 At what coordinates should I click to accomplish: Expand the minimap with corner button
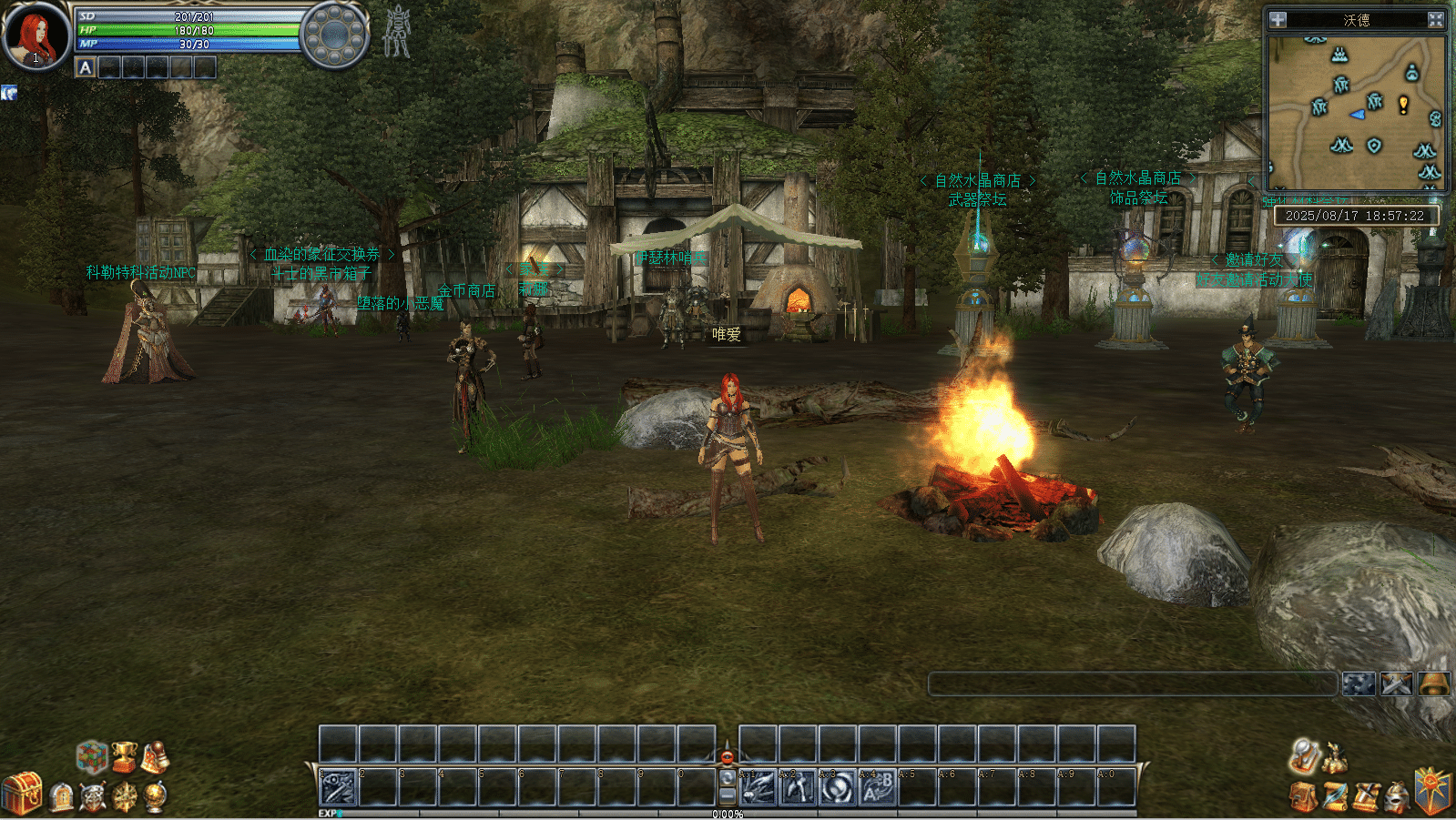1435,19
